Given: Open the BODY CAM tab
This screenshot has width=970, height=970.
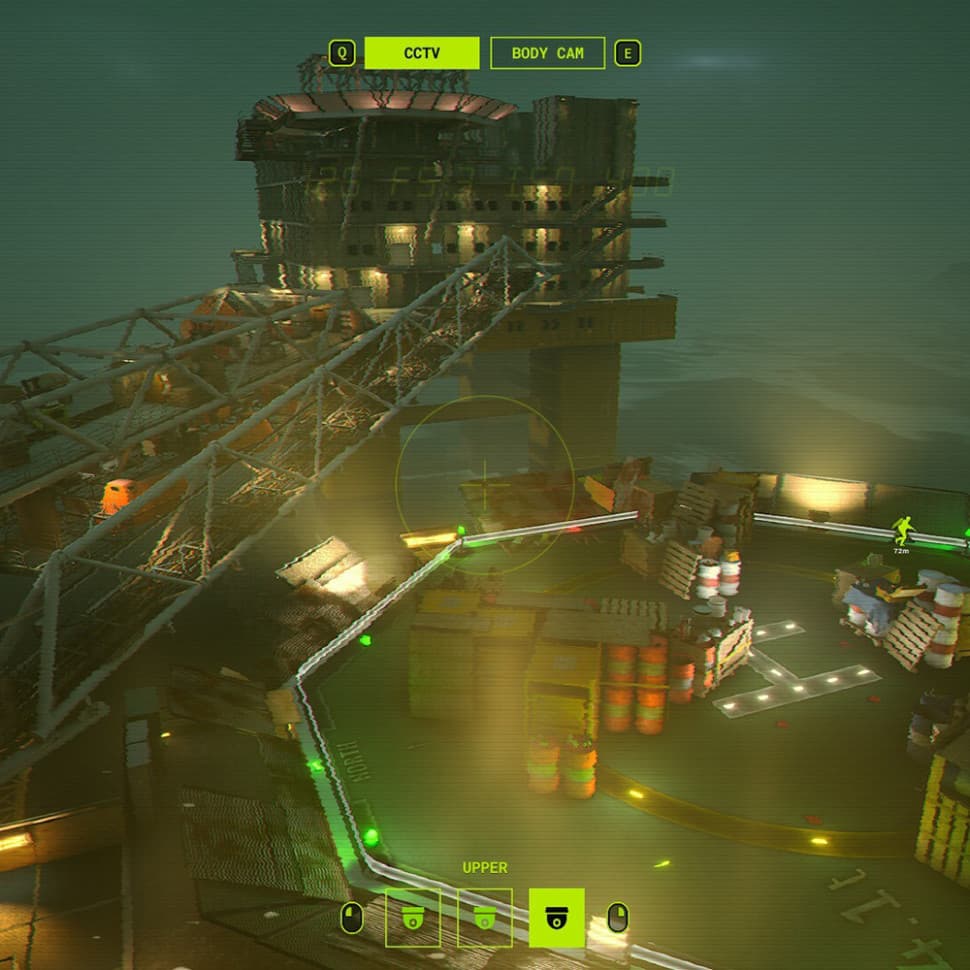Looking at the screenshot, I should pyautogui.click(x=547, y=53).
